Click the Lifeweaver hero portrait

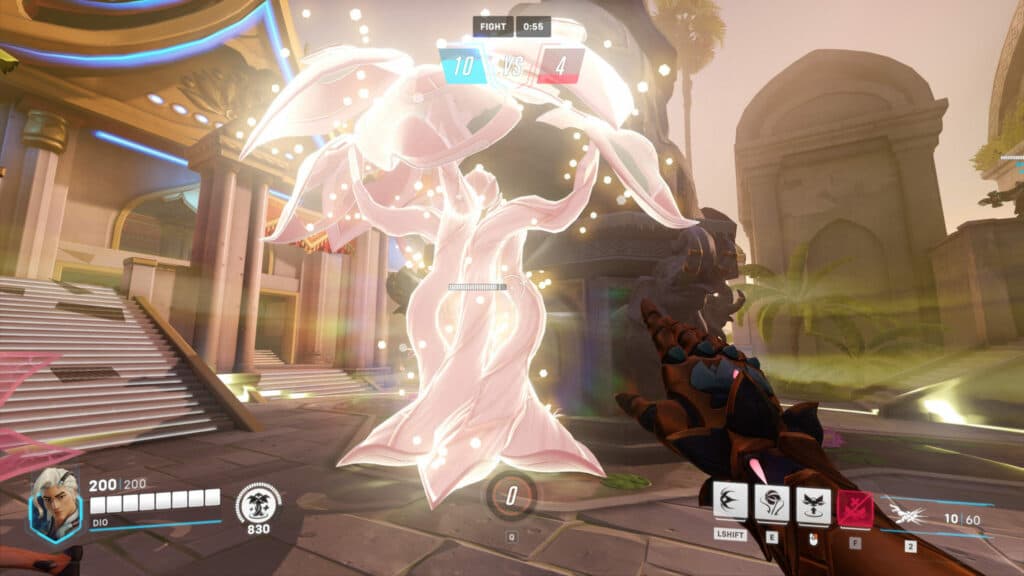[54, 504]
